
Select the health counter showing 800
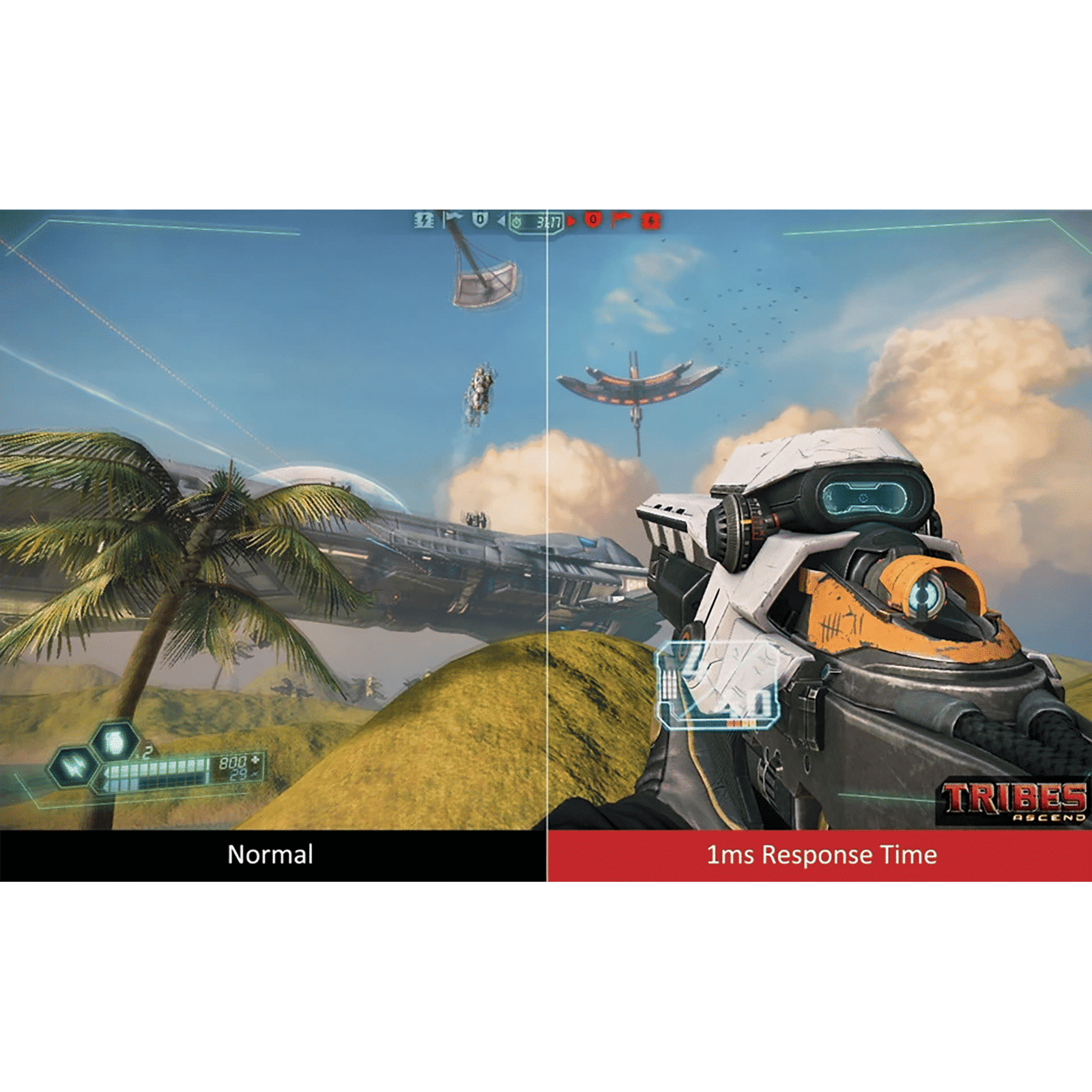pos(233,762)
